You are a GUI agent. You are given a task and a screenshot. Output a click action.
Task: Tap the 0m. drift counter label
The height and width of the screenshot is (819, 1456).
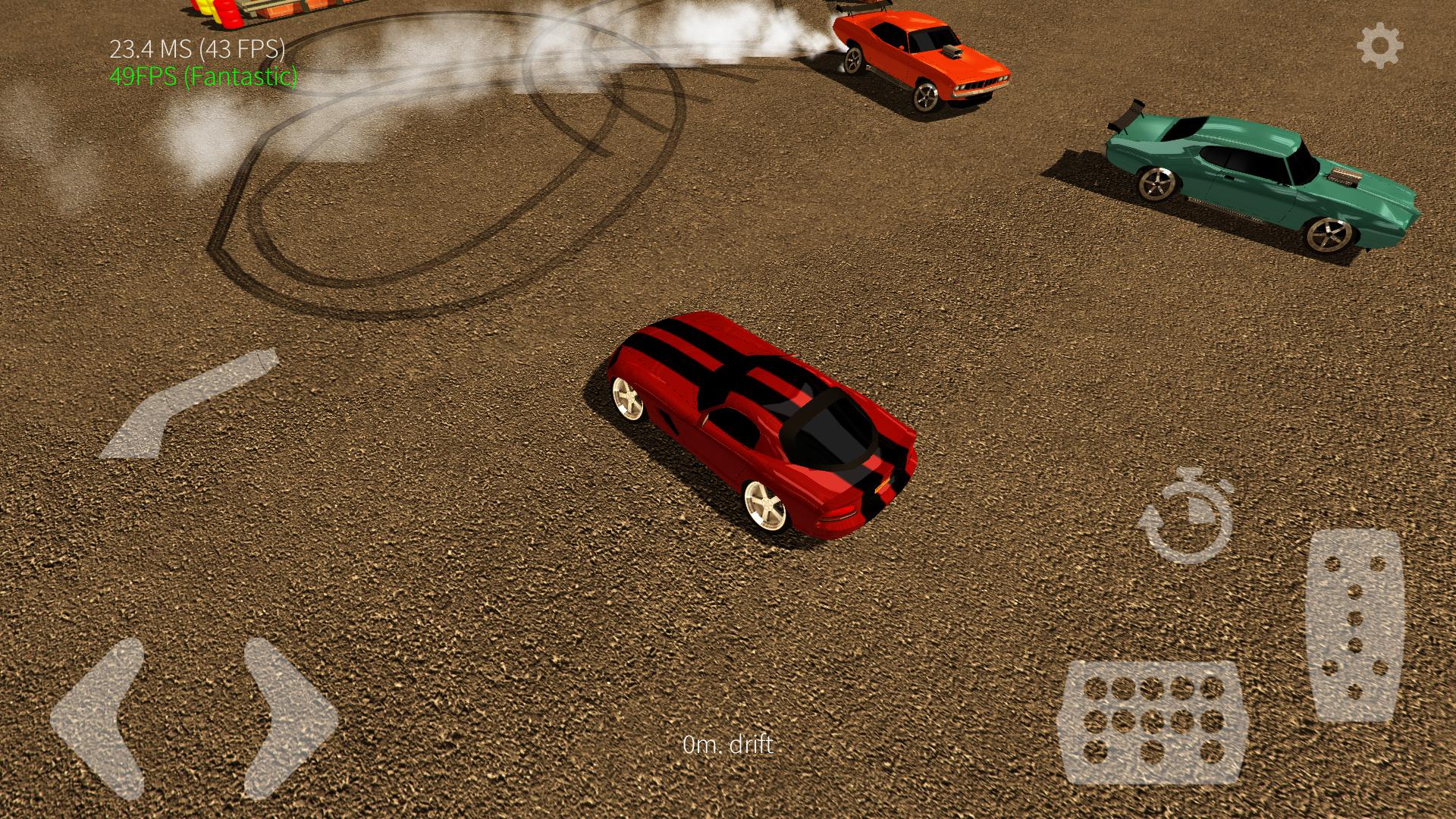(730, 745)
